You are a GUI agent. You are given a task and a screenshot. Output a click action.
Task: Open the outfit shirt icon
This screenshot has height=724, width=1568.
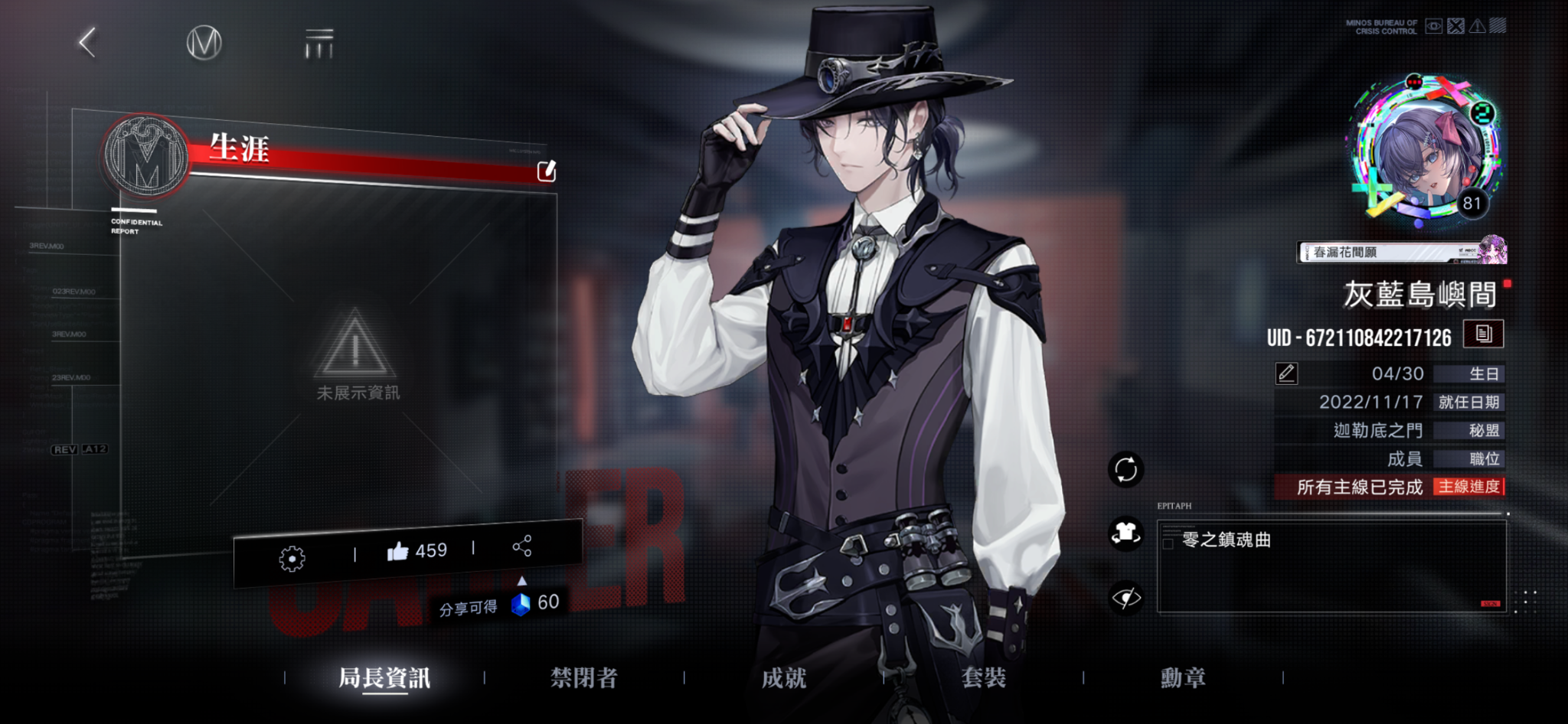(1125, 533)
